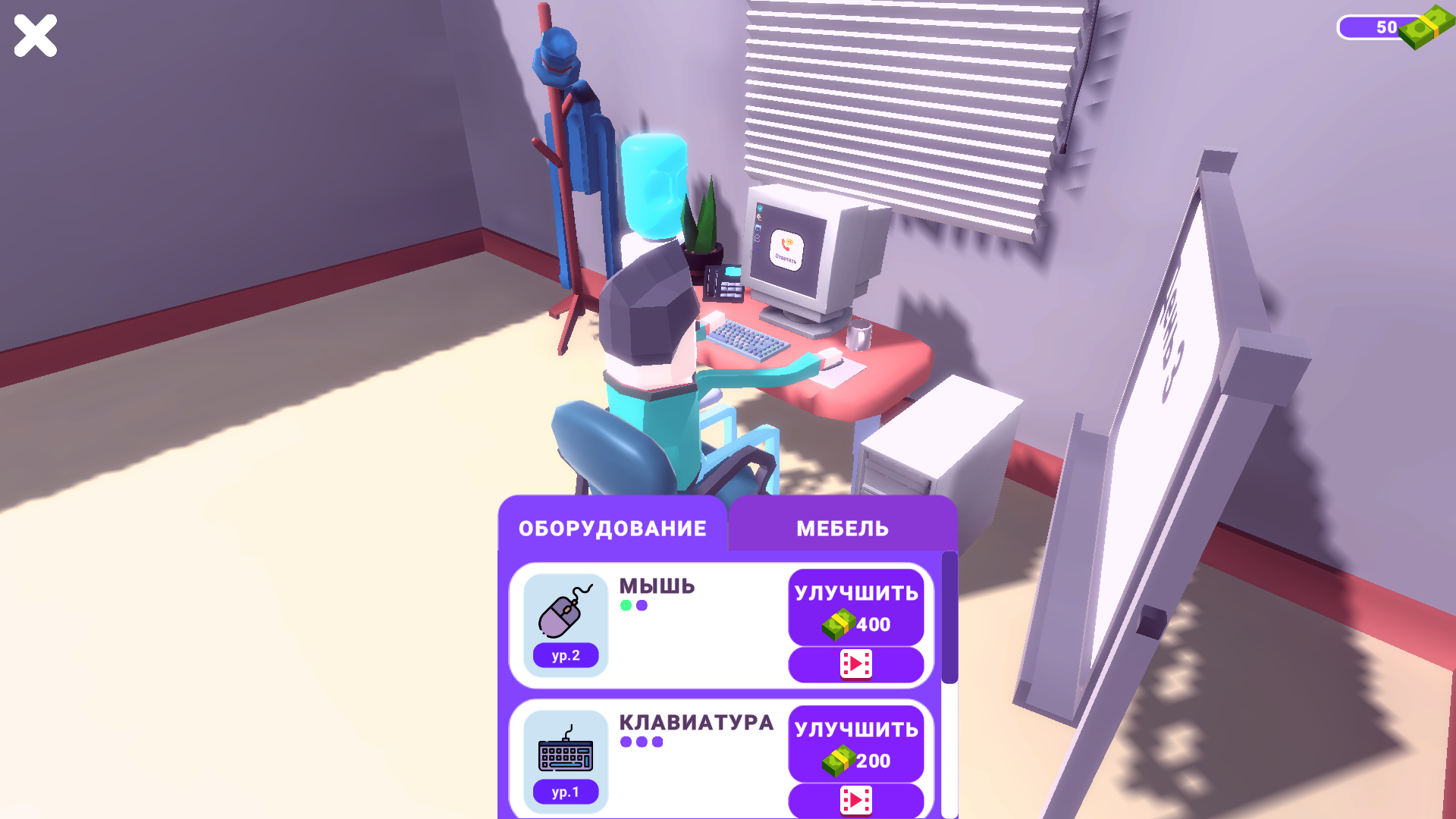Viewport: 1456px width, 819px height.
Task: Tap the money icon showing 200 cost
Action: point(838,761)
